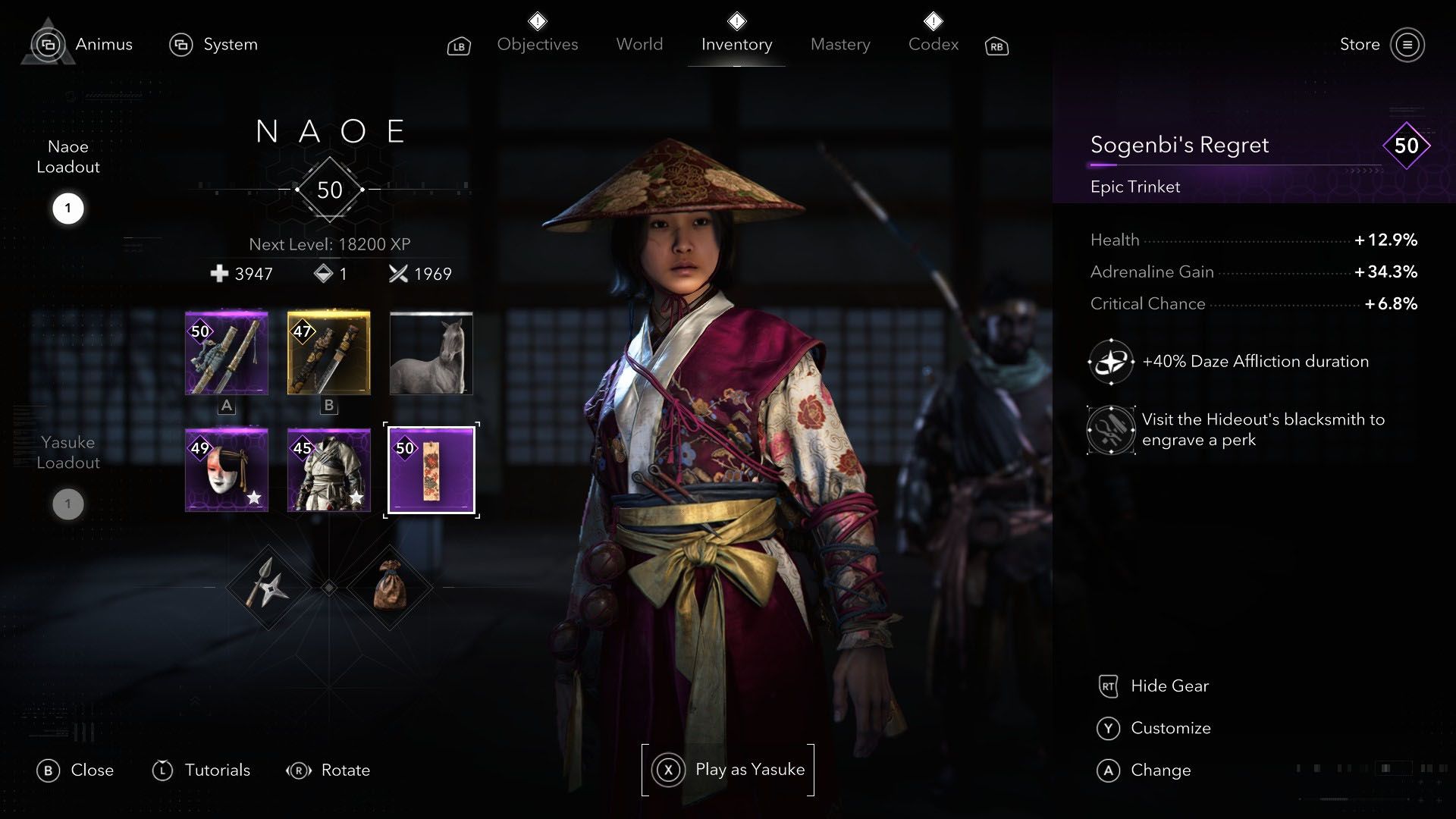Screen dimensions: 1456x819
Task: Select the katana weapon slot
Action: click(226, 353)
